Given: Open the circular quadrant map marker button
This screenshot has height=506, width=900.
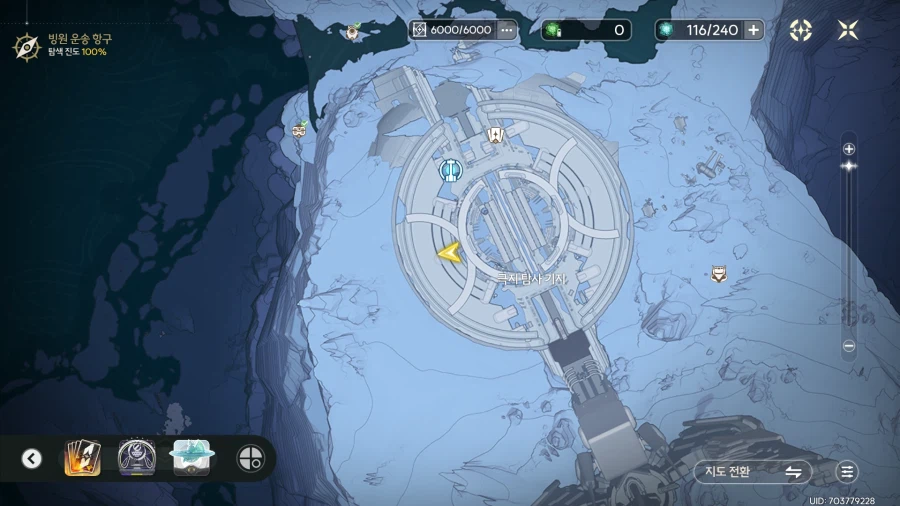Looking at the screenshot, I should [x=249, y=459].
